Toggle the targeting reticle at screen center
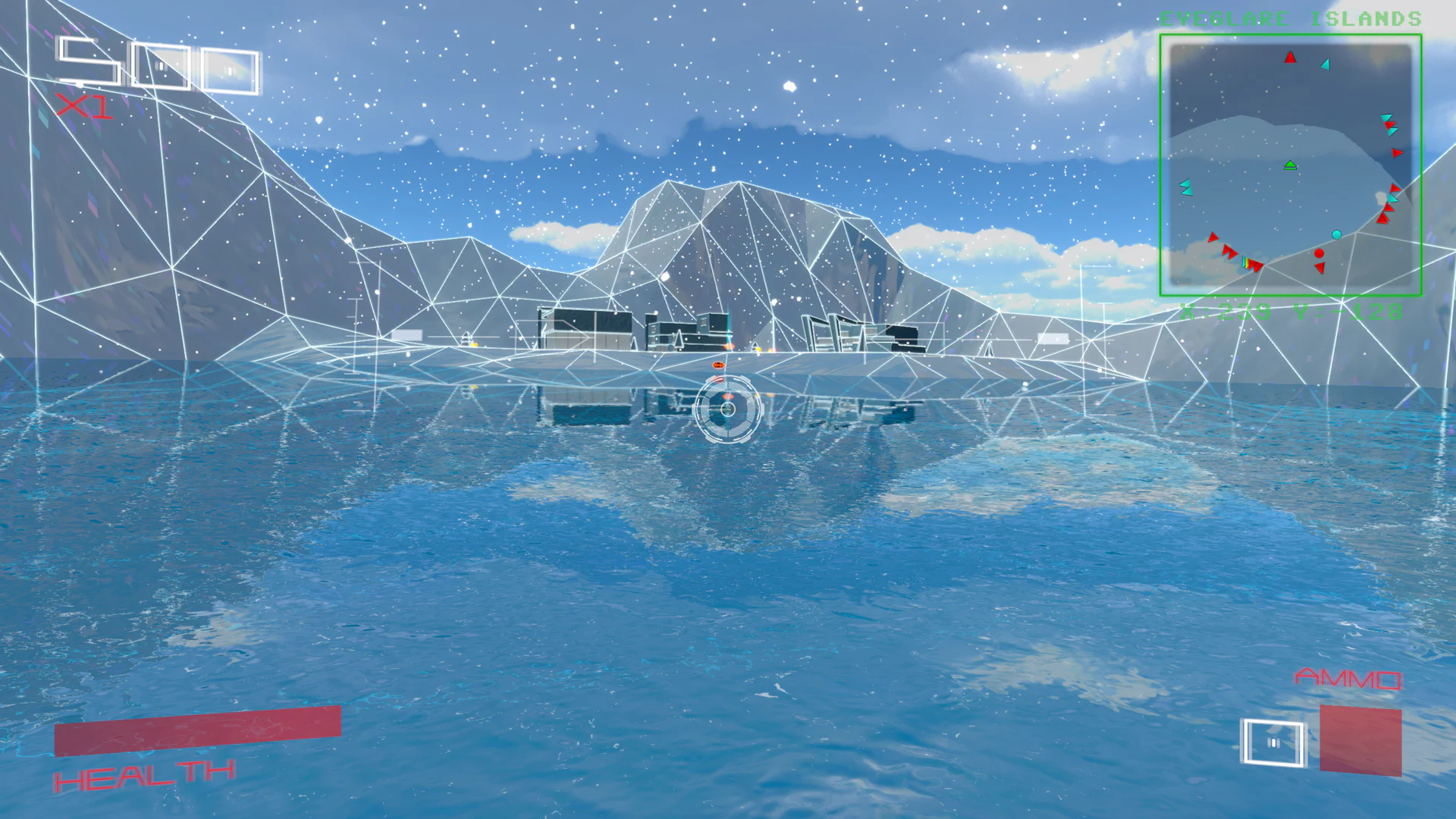Screen dimensions: 1456x819 728,409
